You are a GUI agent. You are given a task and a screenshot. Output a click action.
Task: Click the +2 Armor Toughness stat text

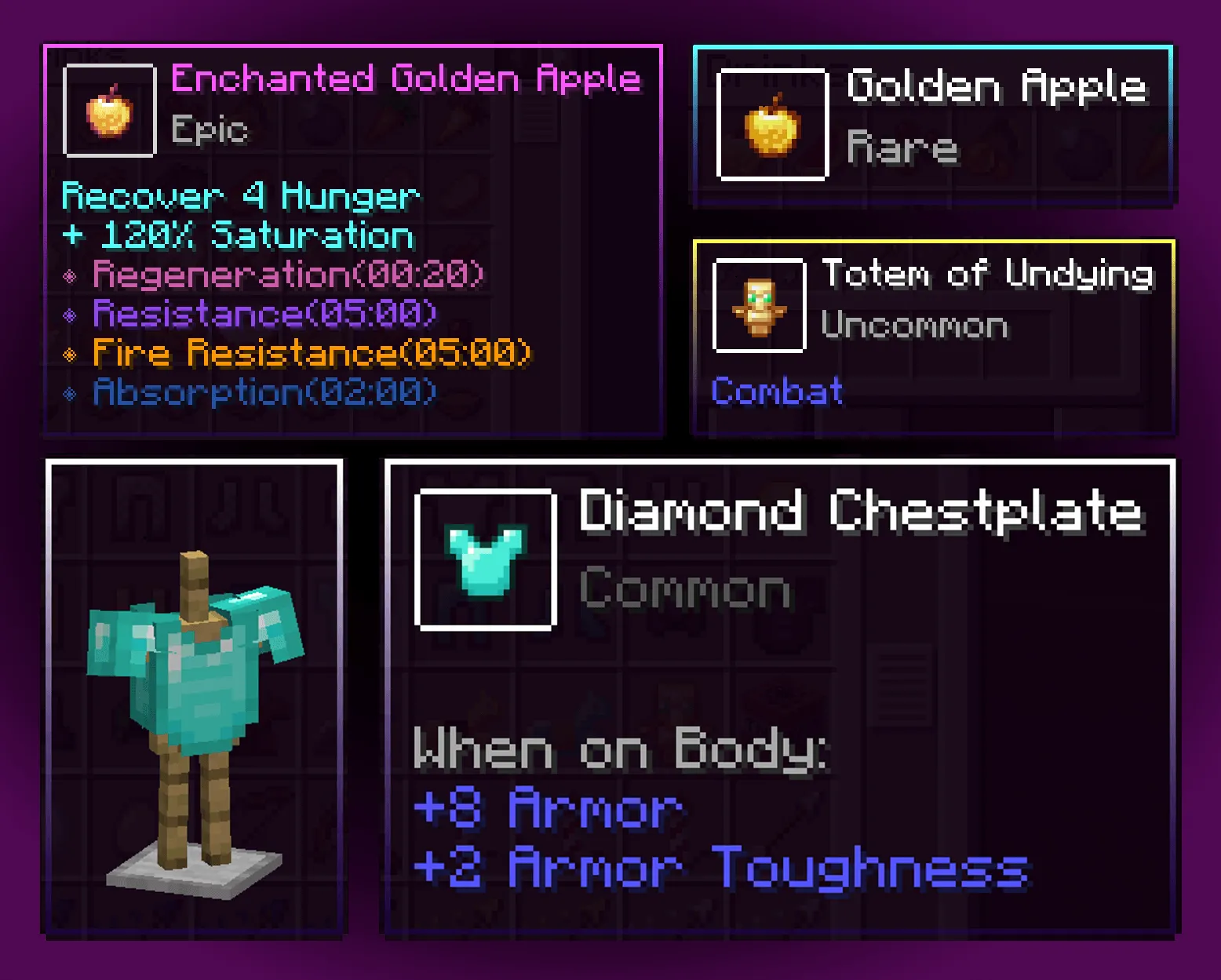tap(718, 869)
